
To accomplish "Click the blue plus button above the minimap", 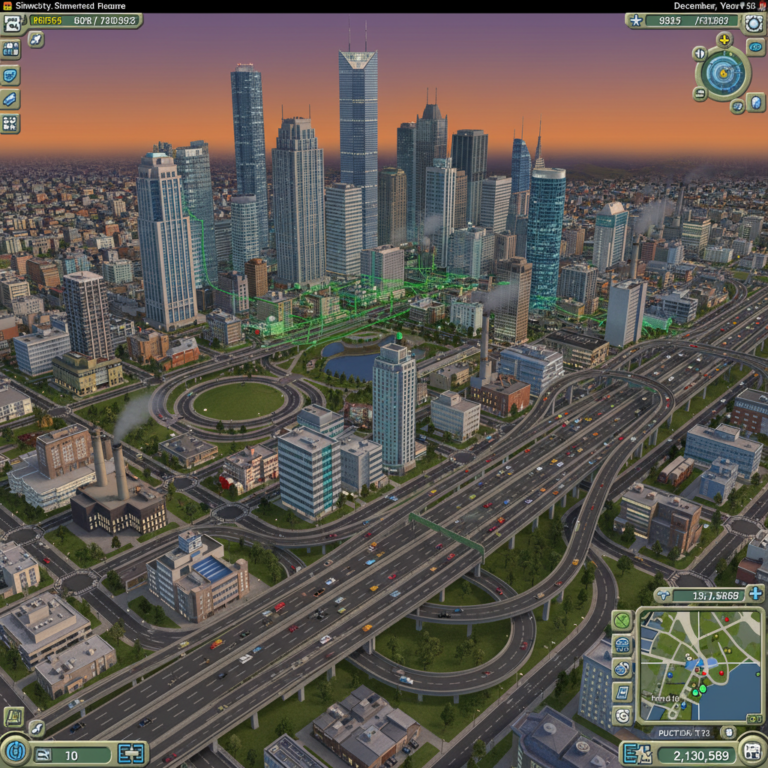I will click(x=755, y=594).
